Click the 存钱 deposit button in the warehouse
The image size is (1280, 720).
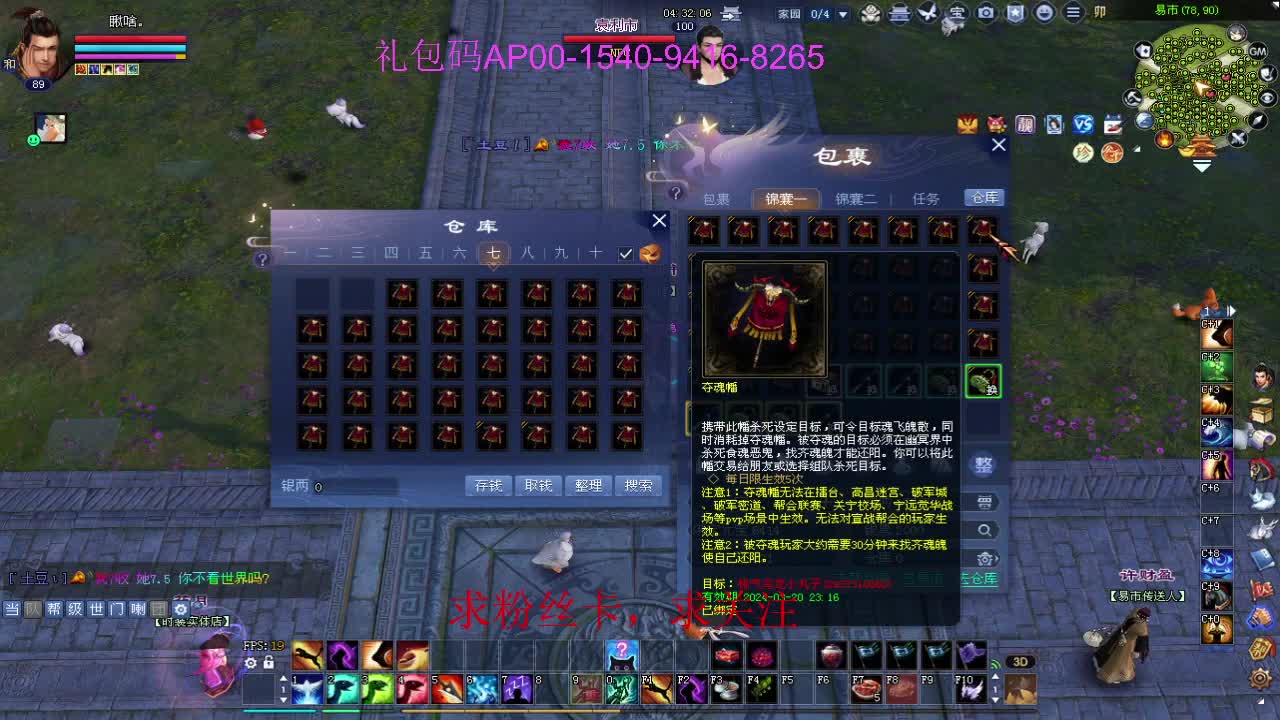(x=488, y=484)
